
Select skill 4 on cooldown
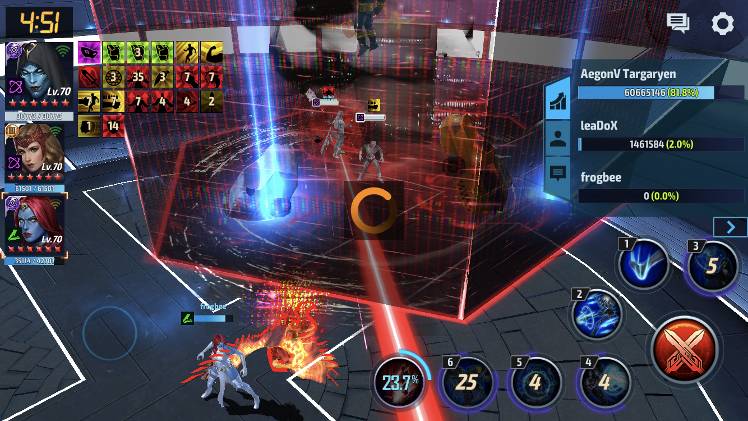coord(604,381)
